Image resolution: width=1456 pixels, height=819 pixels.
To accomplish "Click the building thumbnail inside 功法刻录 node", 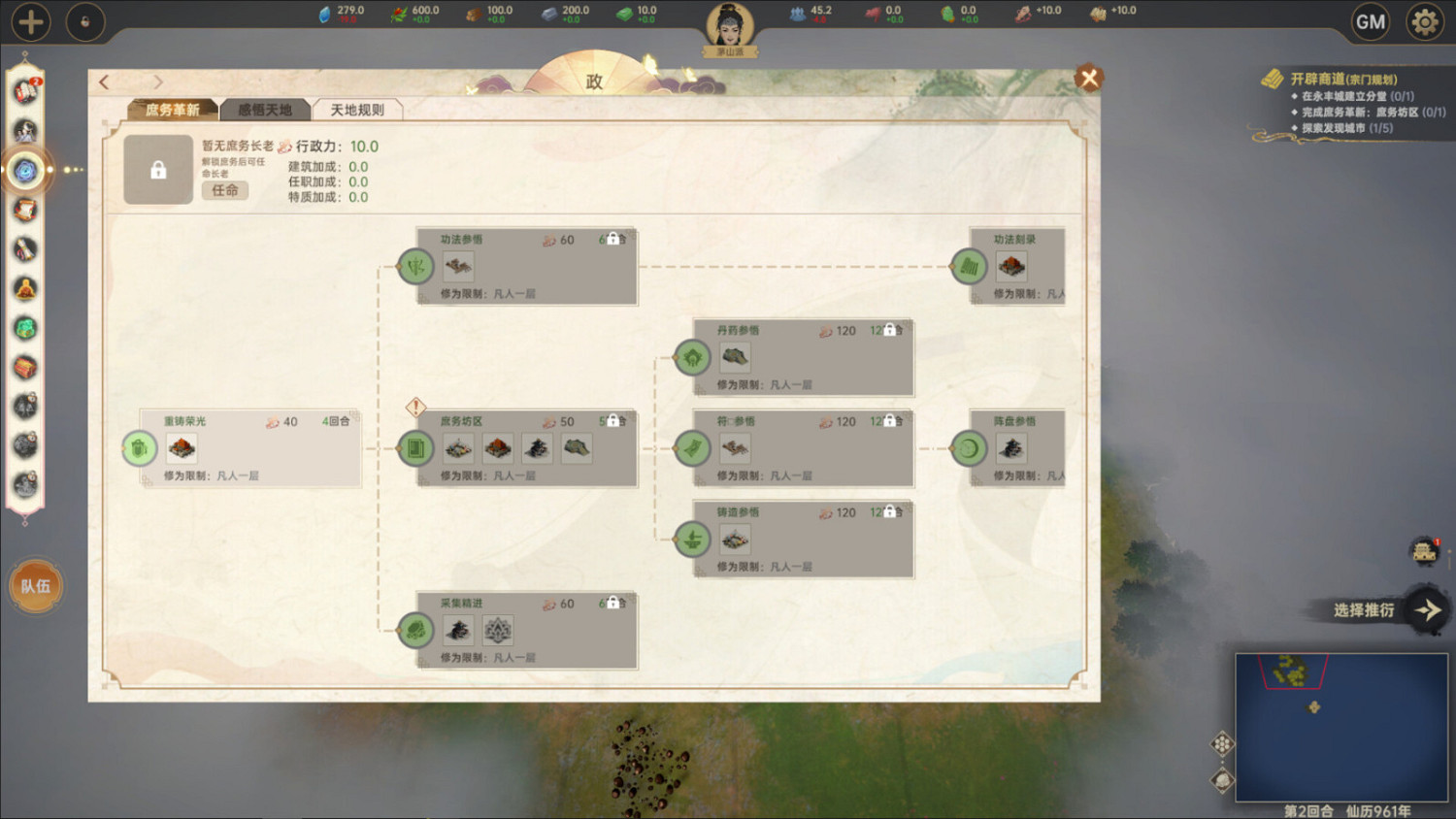I will pyautogui.click(x=1011, y=267).
